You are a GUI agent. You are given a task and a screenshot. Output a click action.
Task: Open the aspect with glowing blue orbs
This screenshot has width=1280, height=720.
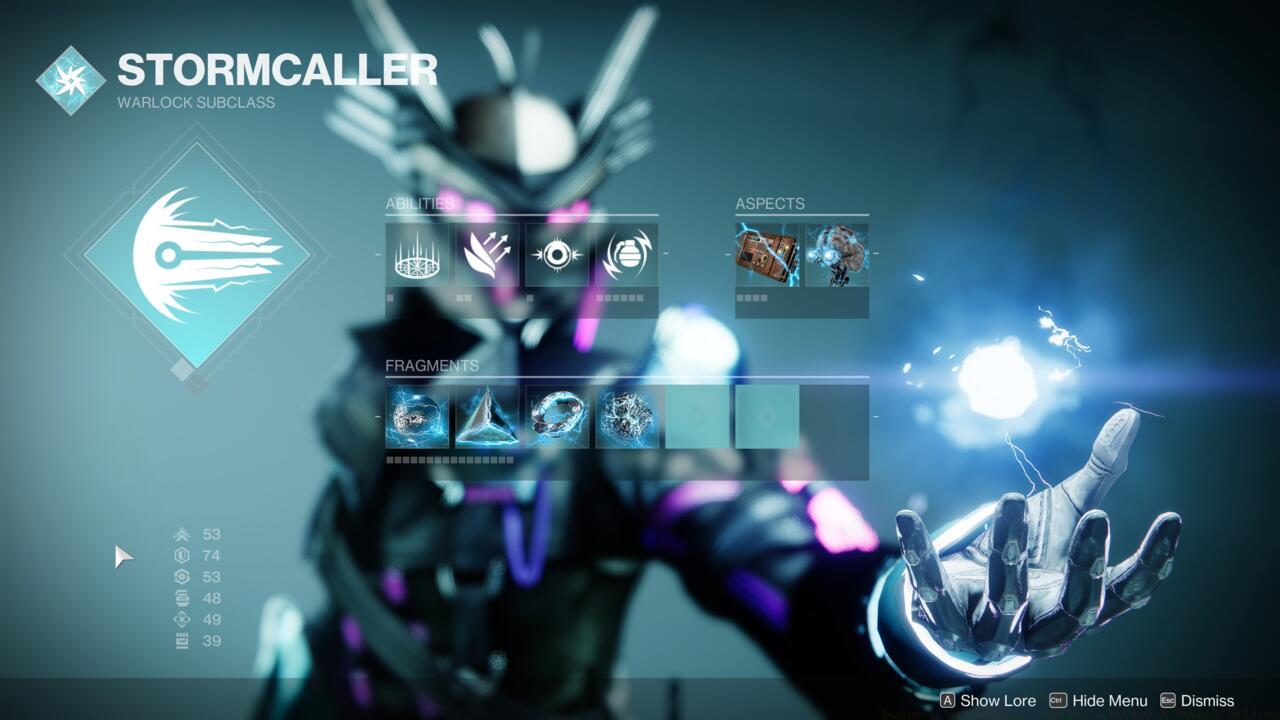pyautogui.click(x=837, y=255)
